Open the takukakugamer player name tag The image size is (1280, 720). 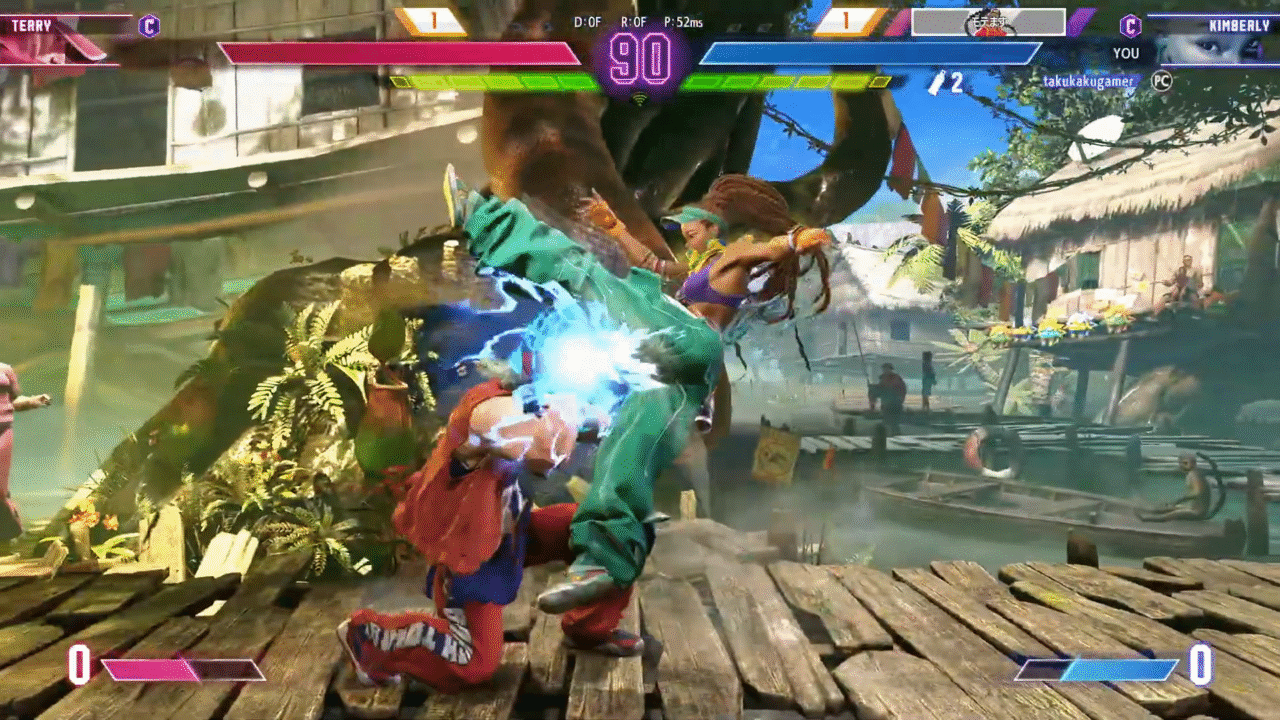[1089, 81]
